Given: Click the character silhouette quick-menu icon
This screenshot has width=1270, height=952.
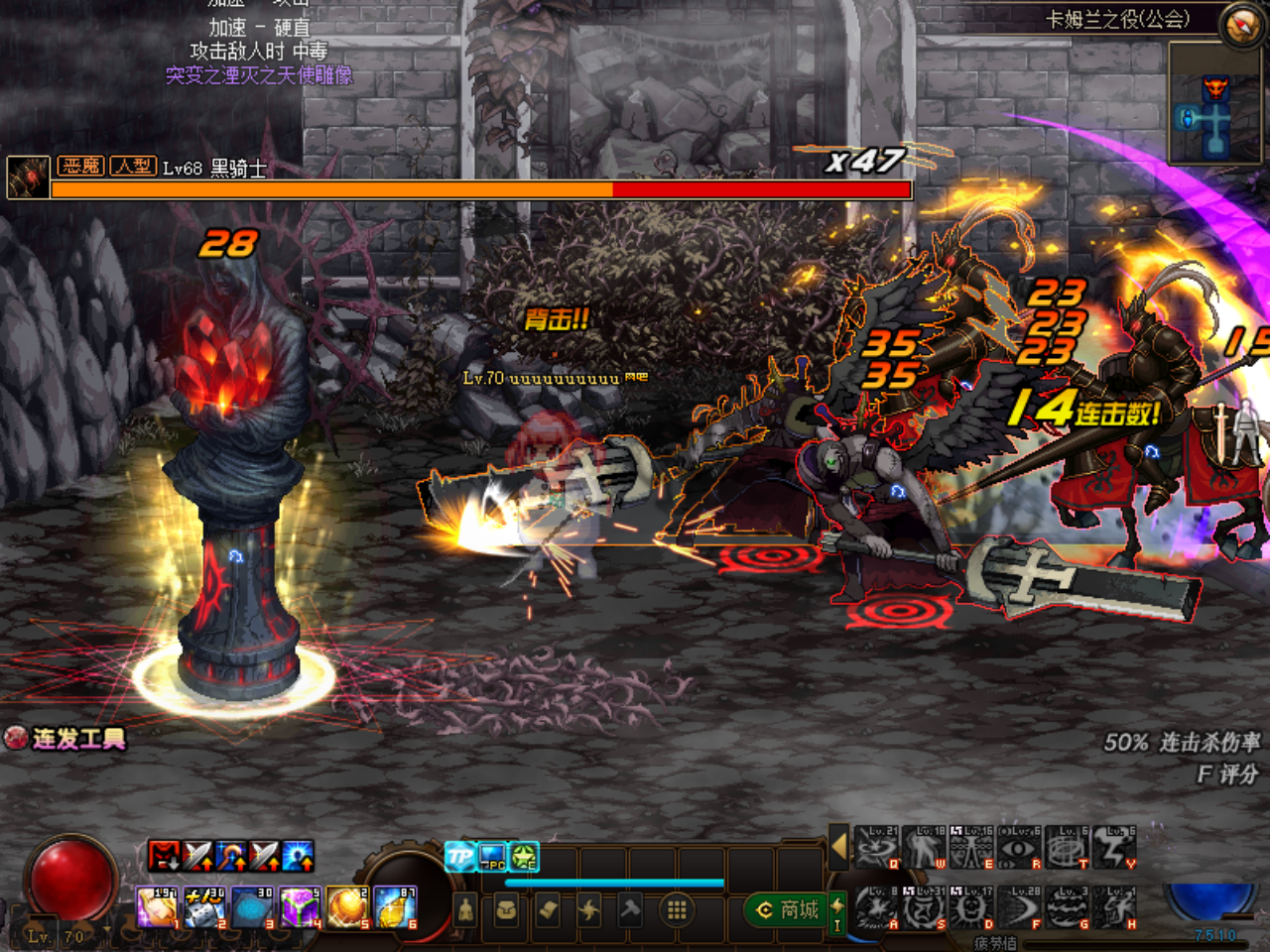Looking at the screenshot, I should click(465, 909).
